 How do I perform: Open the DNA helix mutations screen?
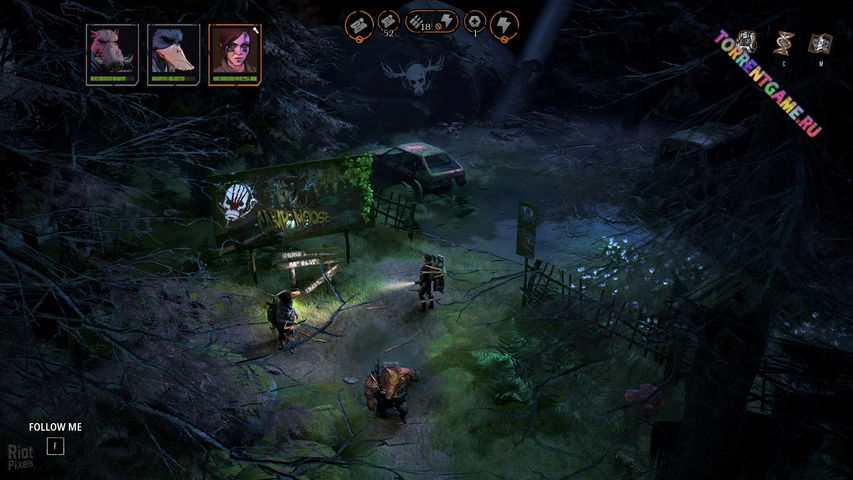tap(785, 42)
